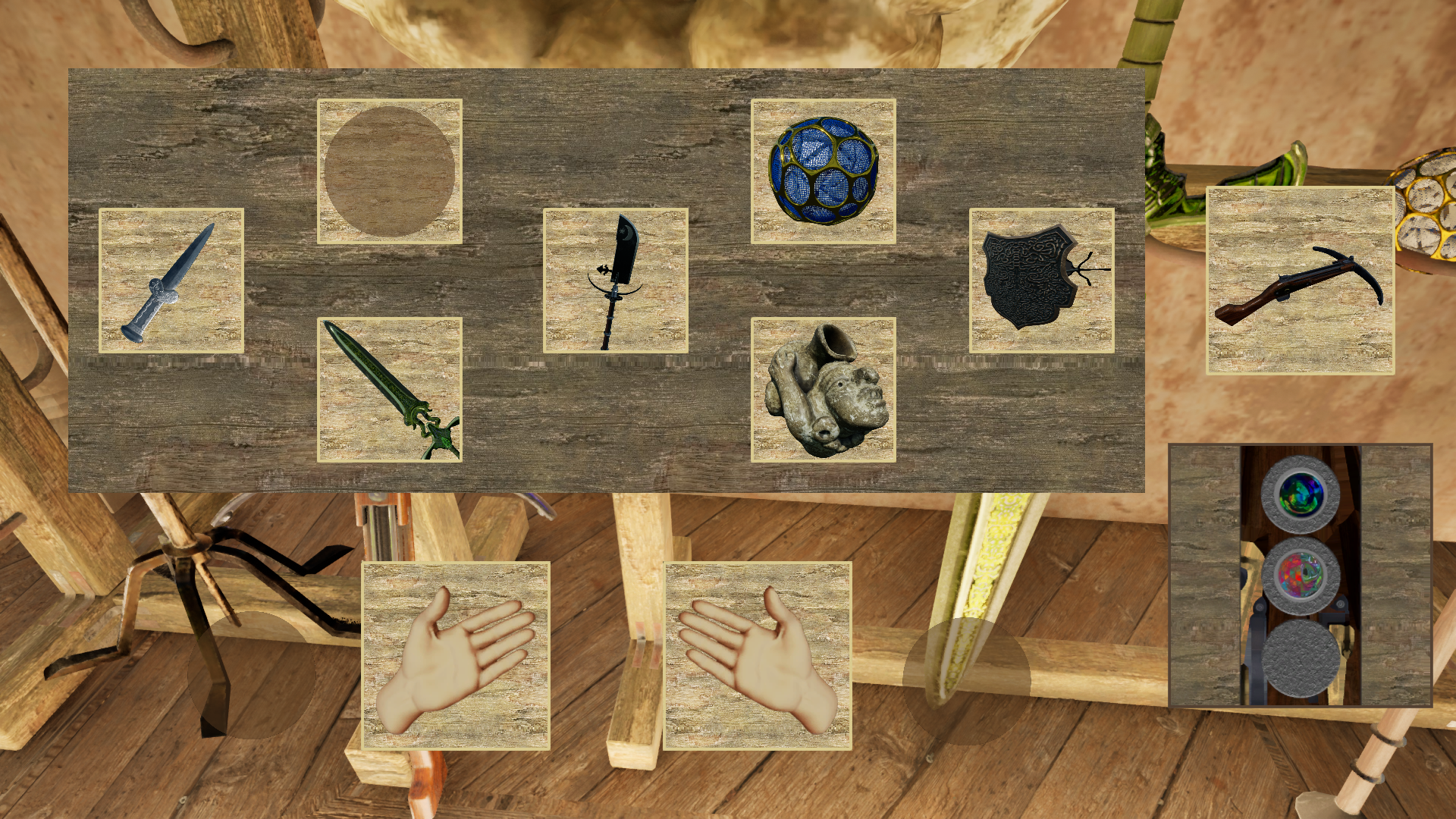
Task: Choose the crossbow tile
Action: click(x=1301, y=281)
